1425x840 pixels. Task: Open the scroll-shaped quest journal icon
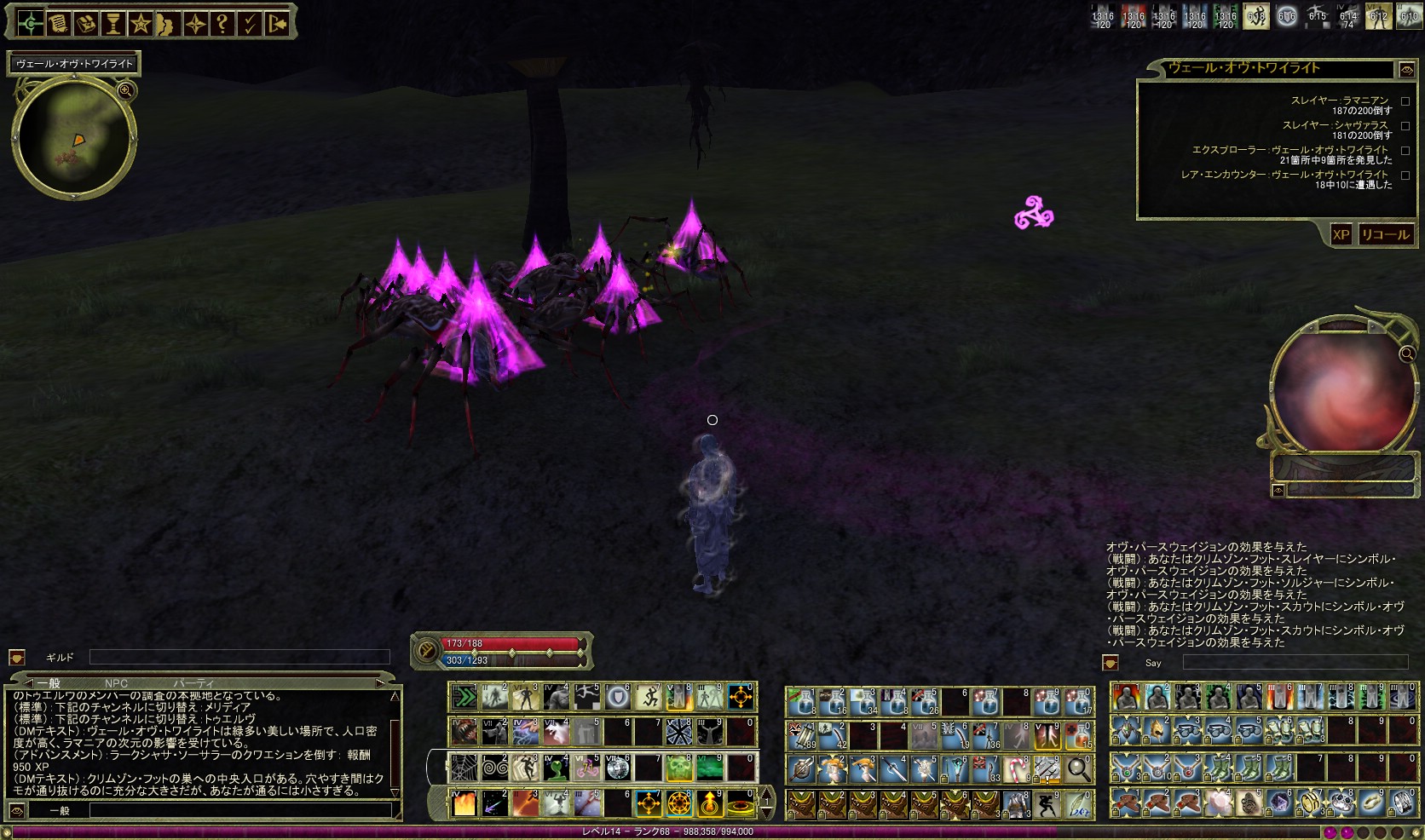[58, 24]
